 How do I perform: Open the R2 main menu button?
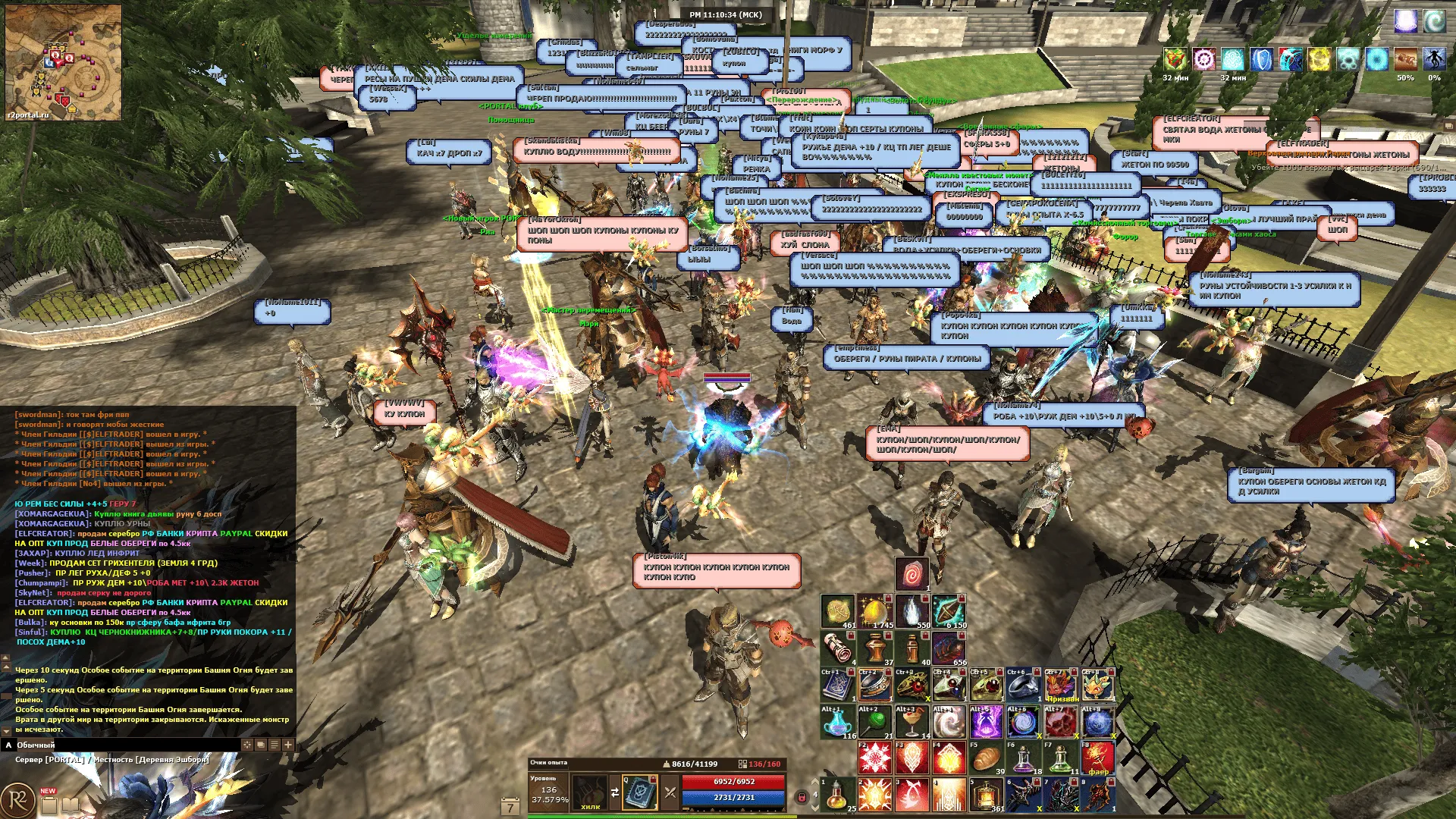click(17, 802)
